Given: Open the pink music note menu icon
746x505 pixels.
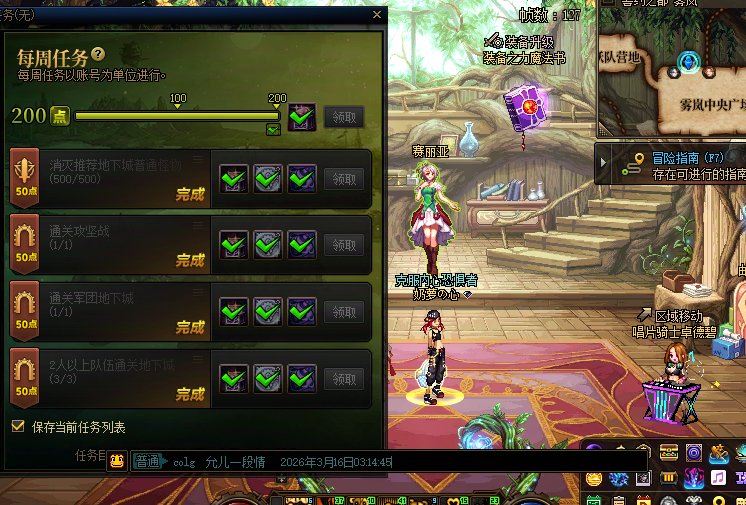Looking at the screenshot, I should coord(718,478).
